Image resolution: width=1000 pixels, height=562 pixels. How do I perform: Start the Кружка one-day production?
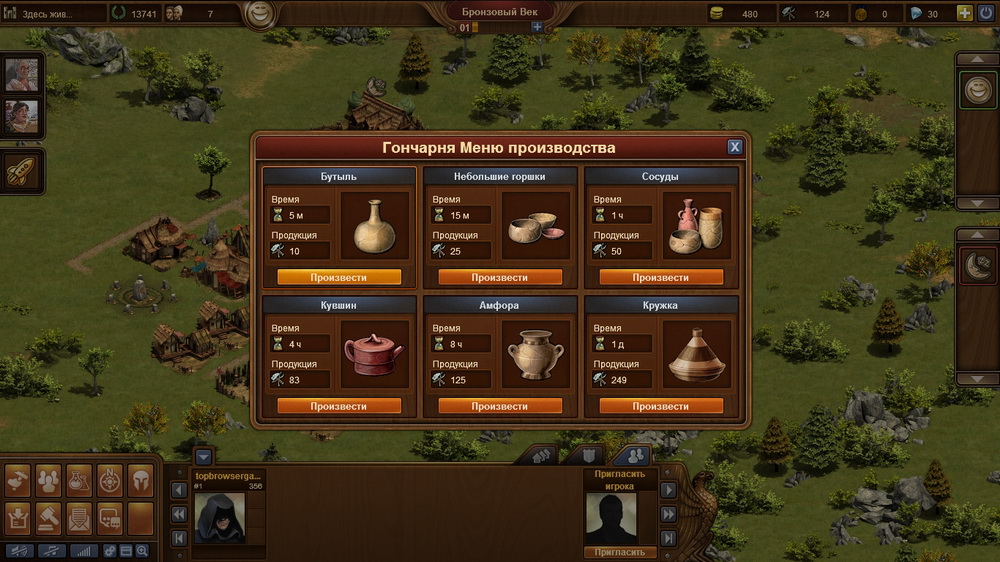(x=660, y=406)
